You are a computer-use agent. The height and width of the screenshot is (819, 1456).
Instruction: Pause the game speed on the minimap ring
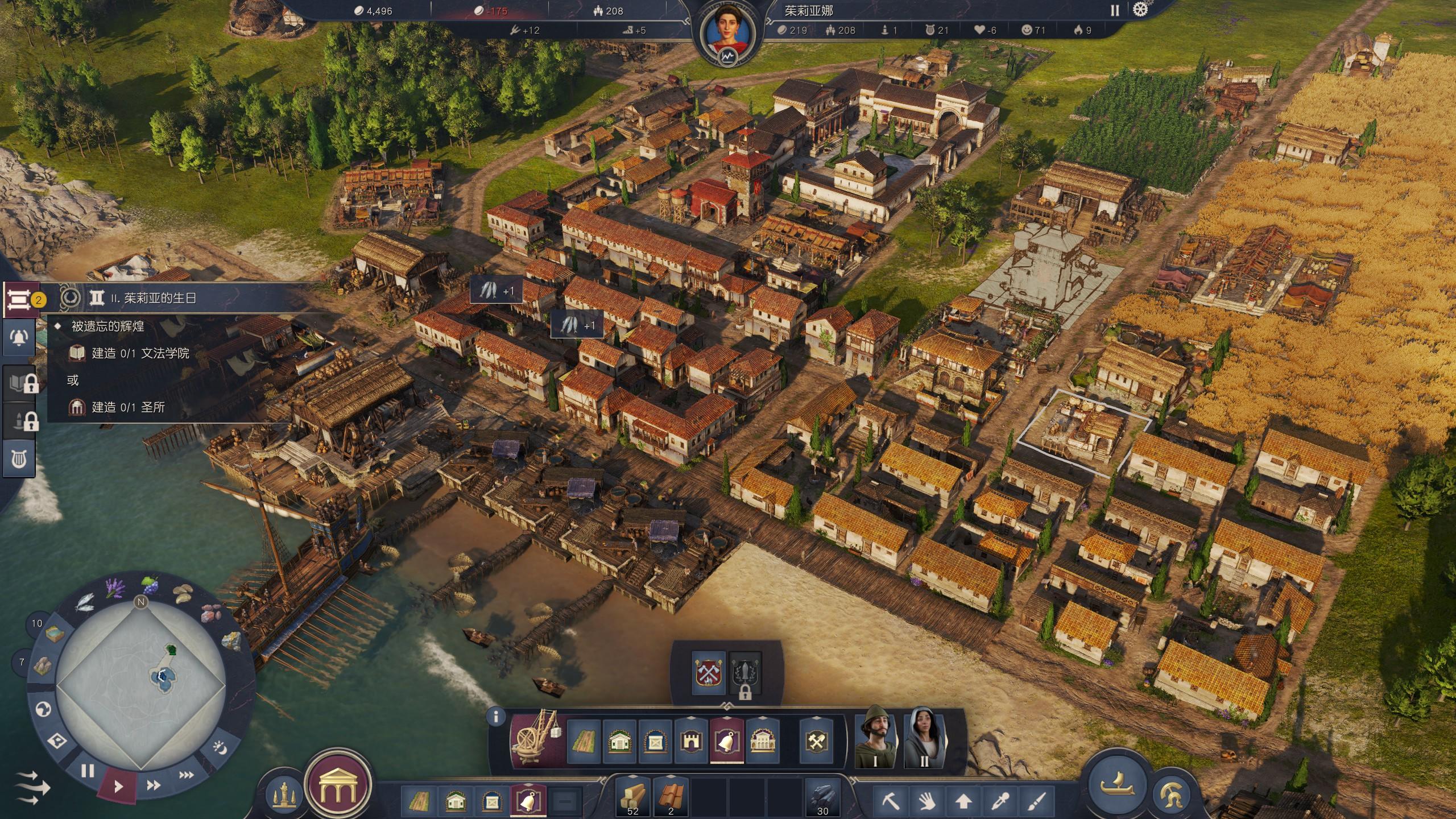88,771
